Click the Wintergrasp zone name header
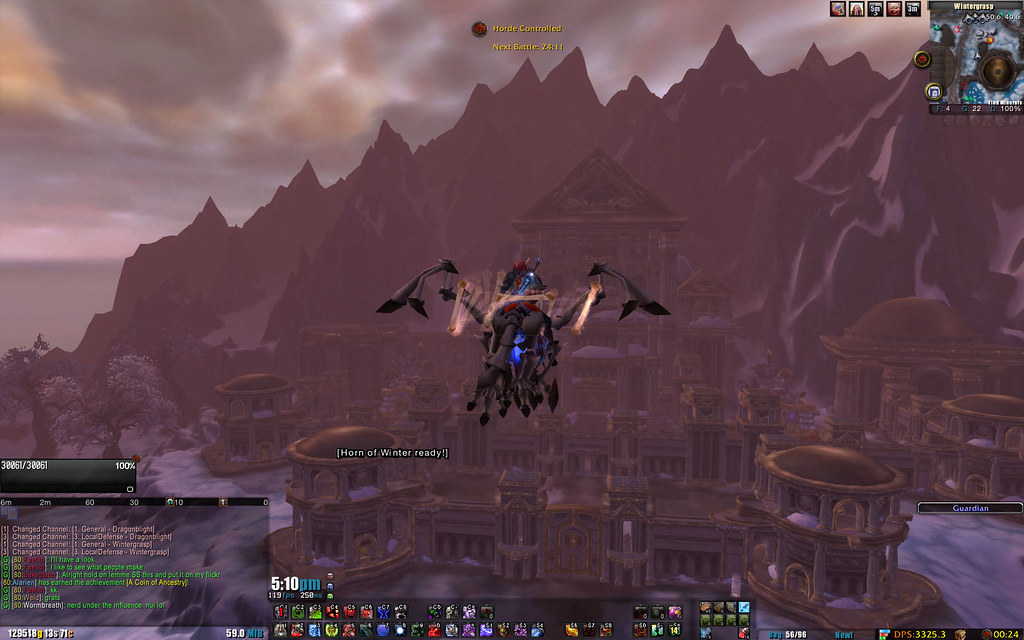This screenshot has width=1024, height=640. (x=973, y=5)
